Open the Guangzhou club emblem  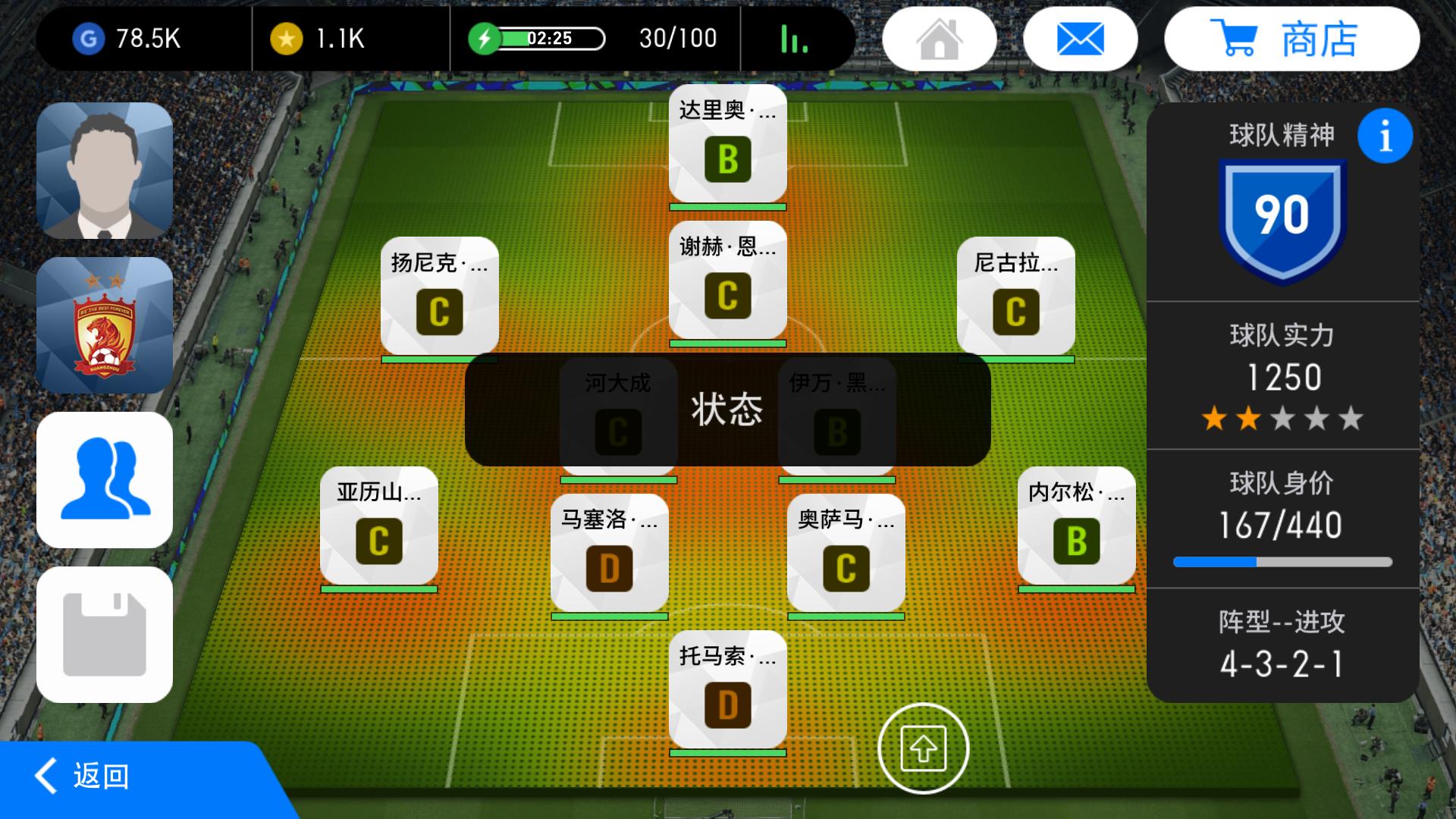(x=105, y=325)
